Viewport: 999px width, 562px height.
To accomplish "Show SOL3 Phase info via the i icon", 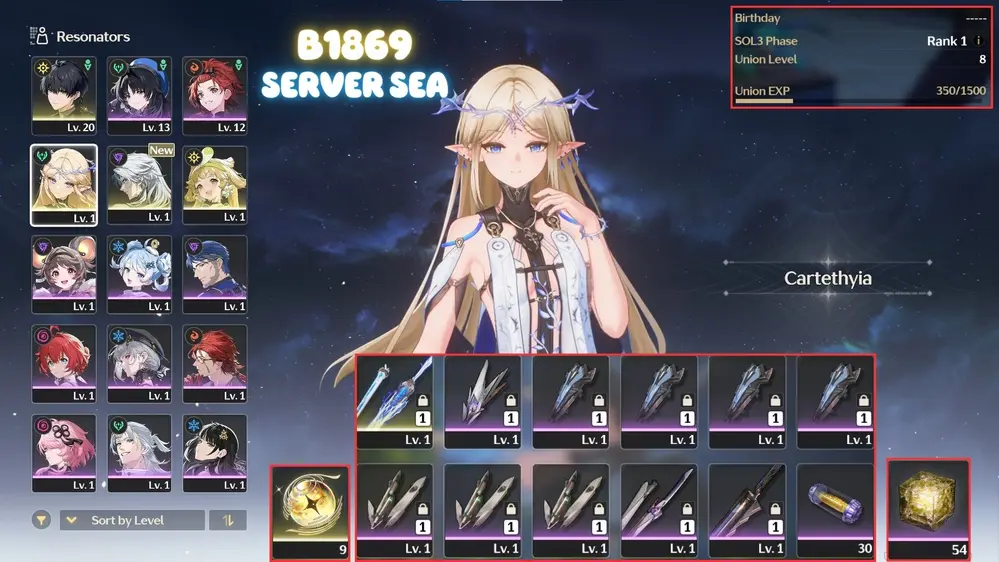I will pos(978,41).
